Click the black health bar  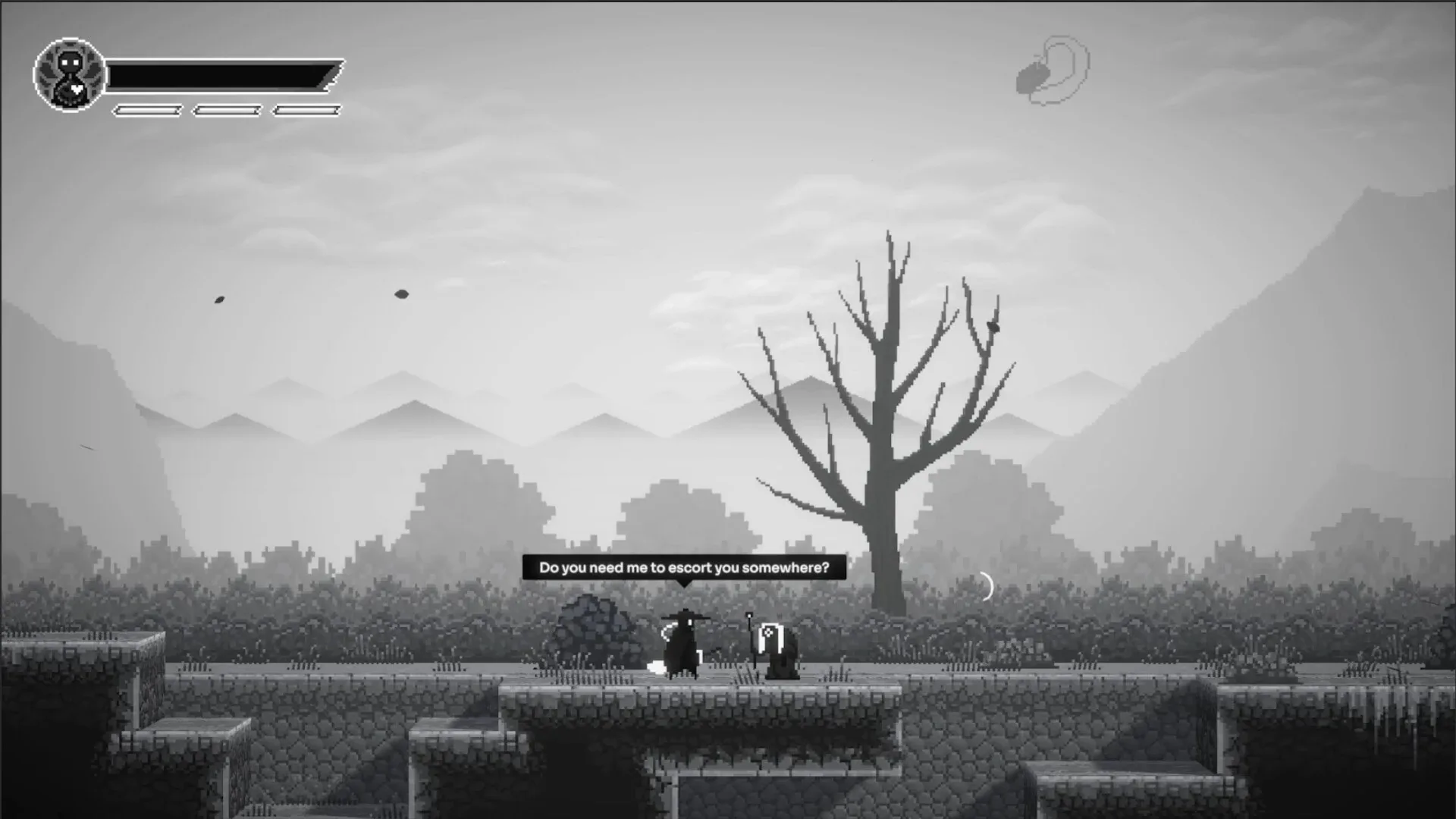[x=220, y=75]
